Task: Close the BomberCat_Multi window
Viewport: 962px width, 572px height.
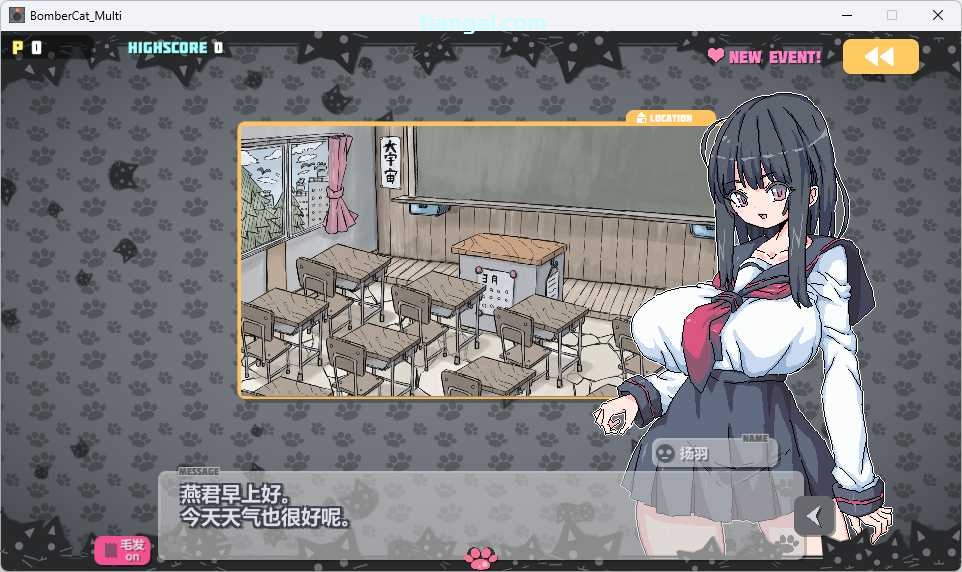Action: tap(937, 15)
